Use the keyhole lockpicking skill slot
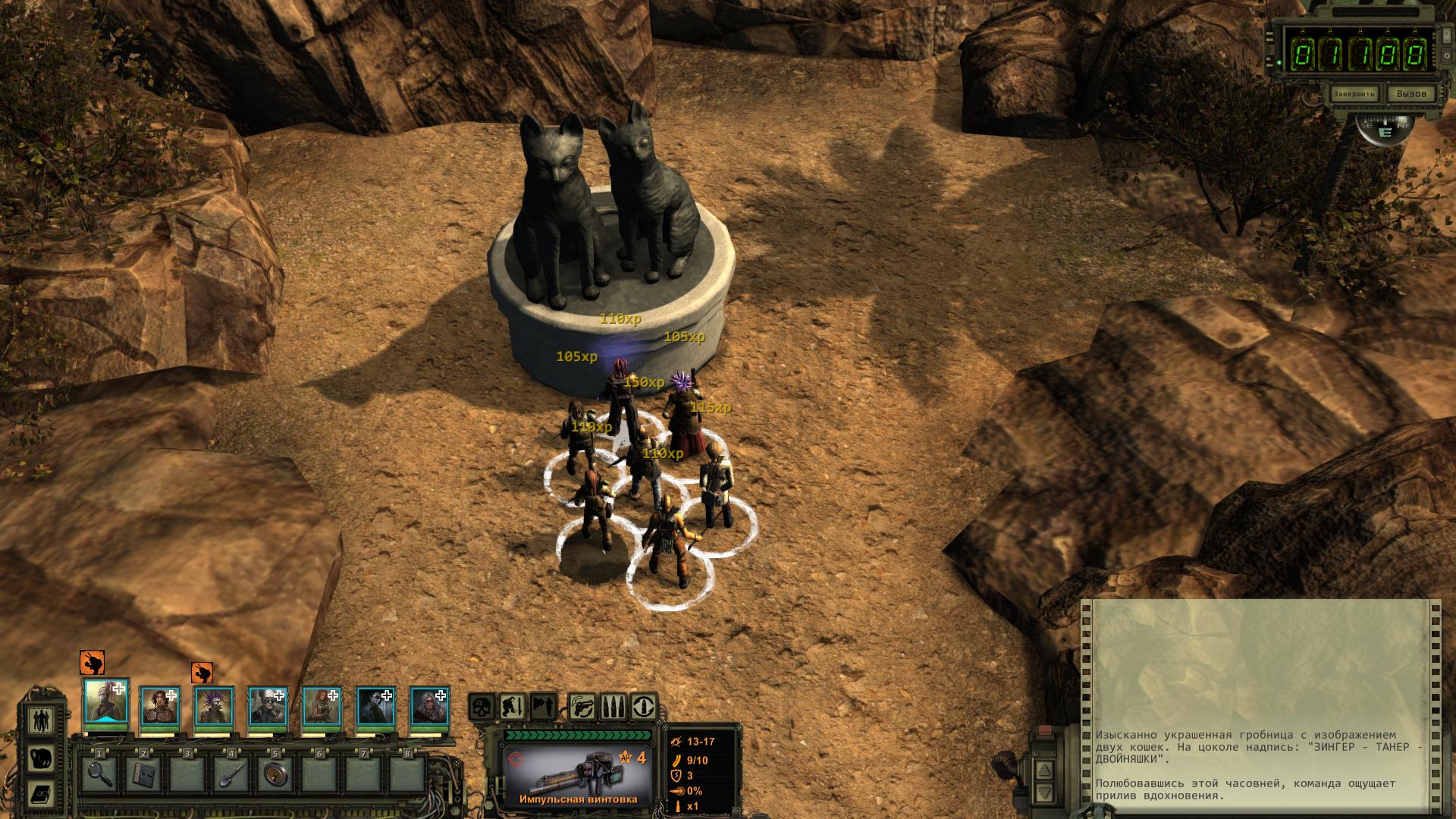Viewport: 1456px width, 819px height. tap(276, 774)
